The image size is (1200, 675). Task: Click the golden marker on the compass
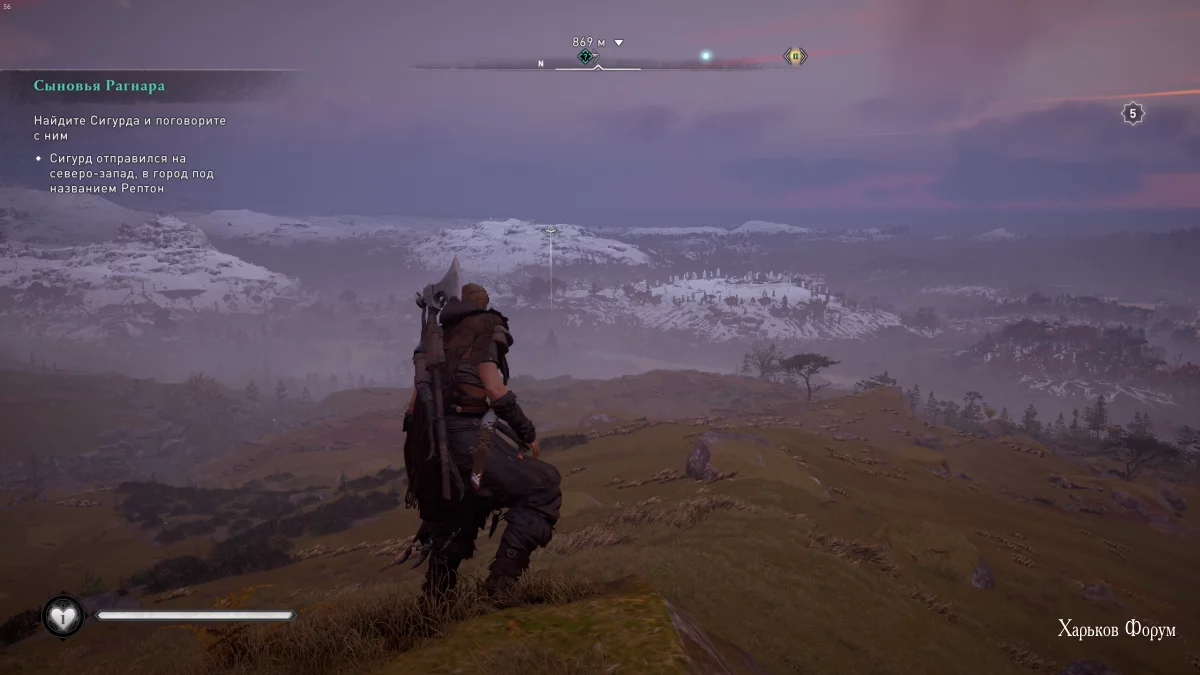click(795, 56)
